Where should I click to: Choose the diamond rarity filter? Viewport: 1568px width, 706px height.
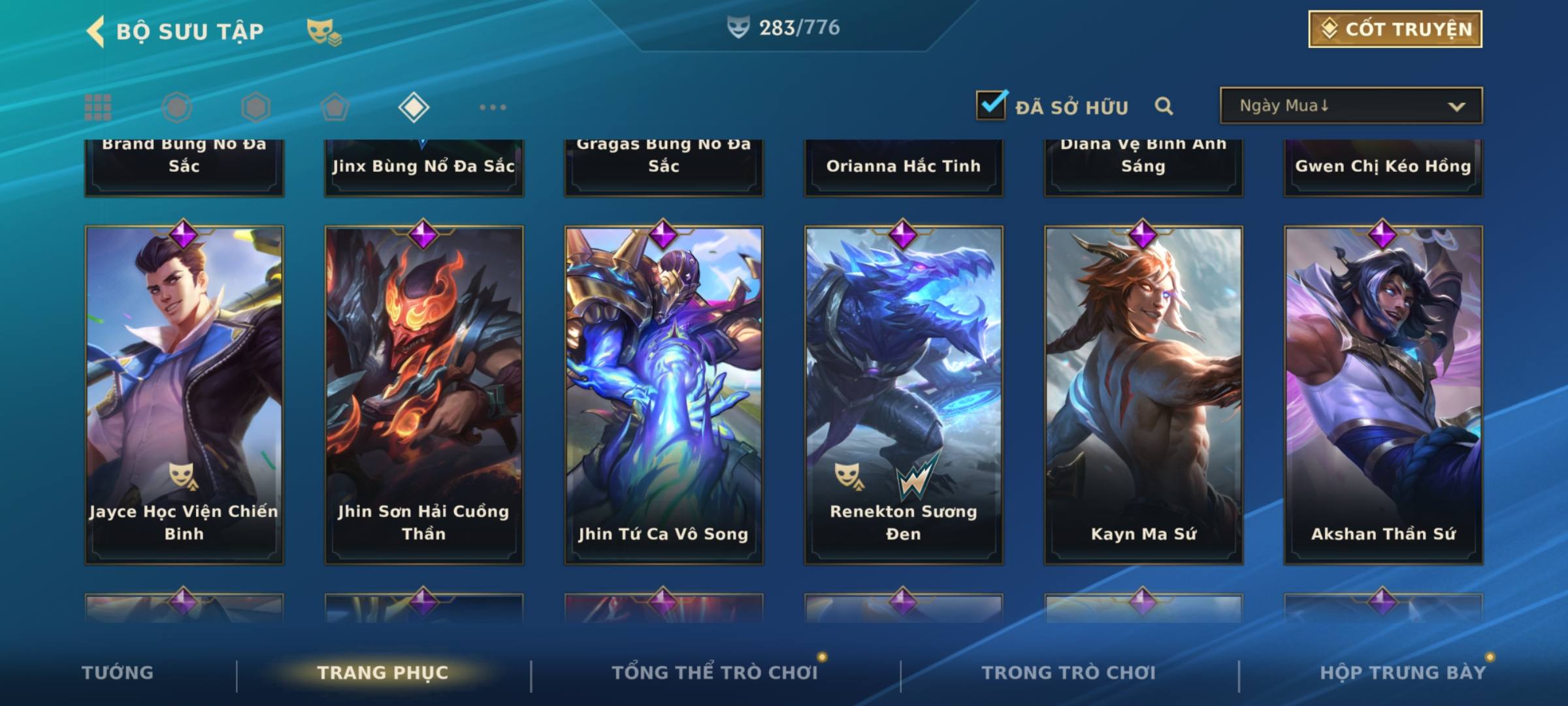414,107
